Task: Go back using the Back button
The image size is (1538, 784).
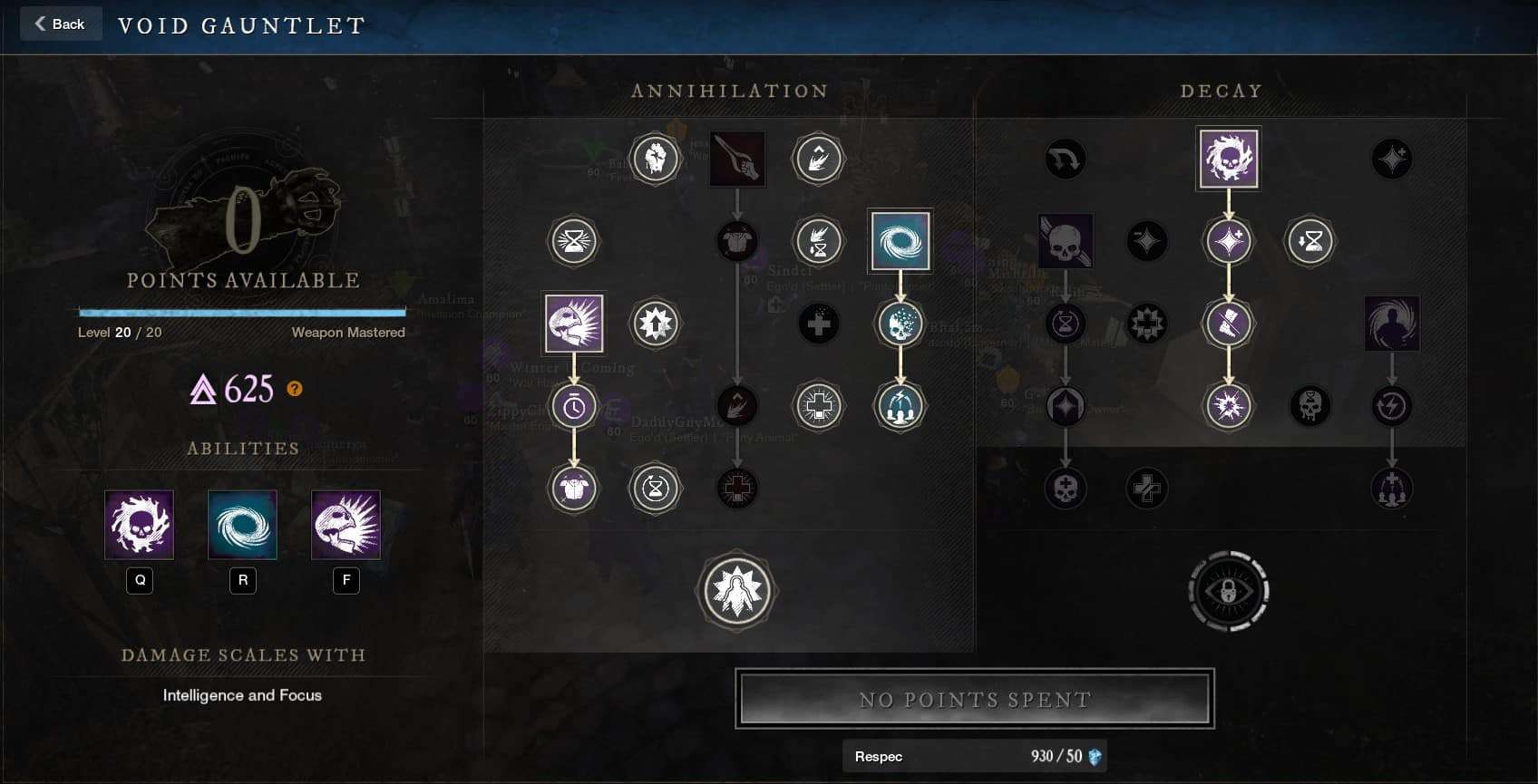Action: (x=60, y=24)
